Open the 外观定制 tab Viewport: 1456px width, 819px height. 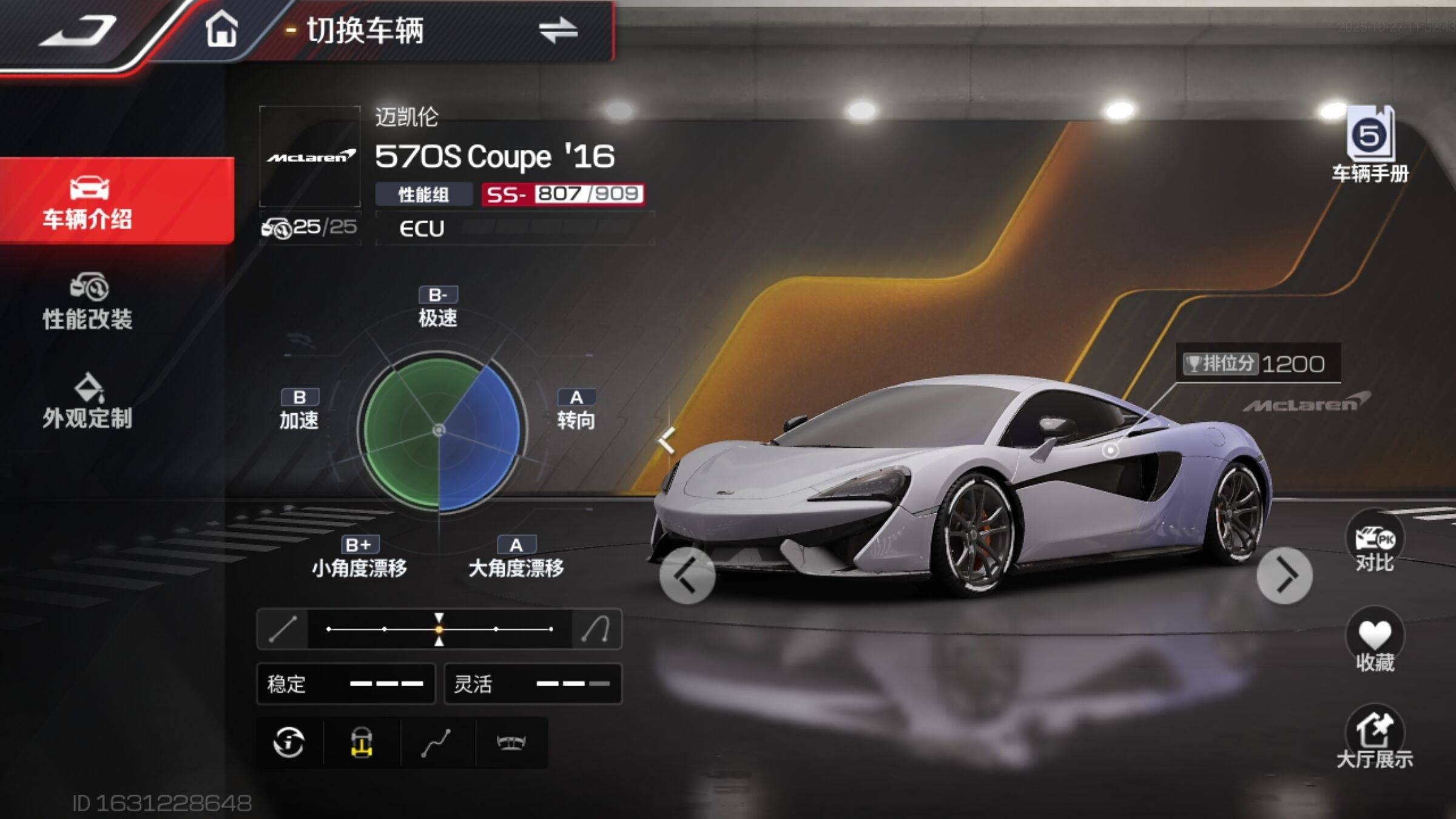(88, 402)
